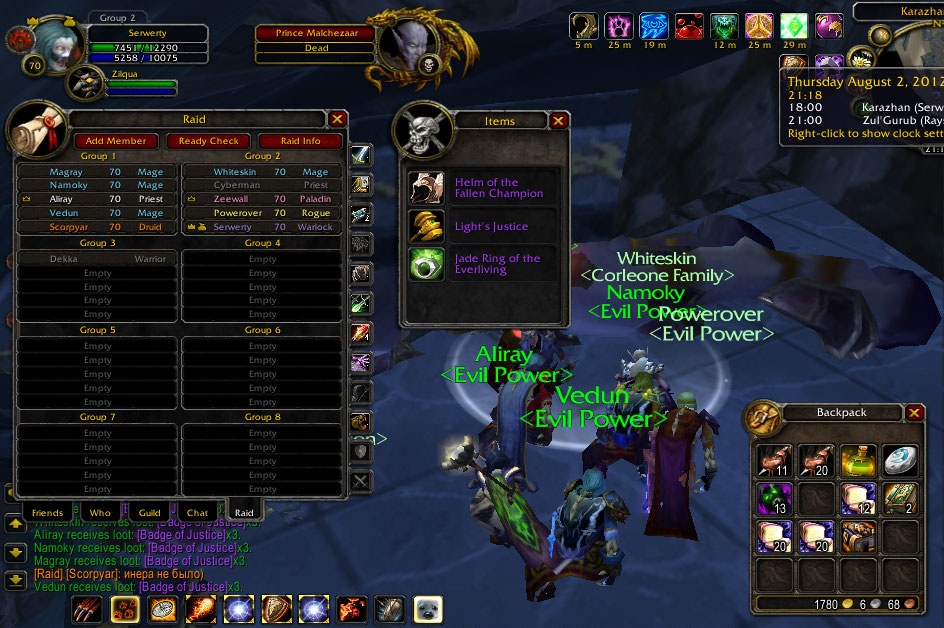Open the Who tab
The image size is (944, 628).
tap(100, 513)
